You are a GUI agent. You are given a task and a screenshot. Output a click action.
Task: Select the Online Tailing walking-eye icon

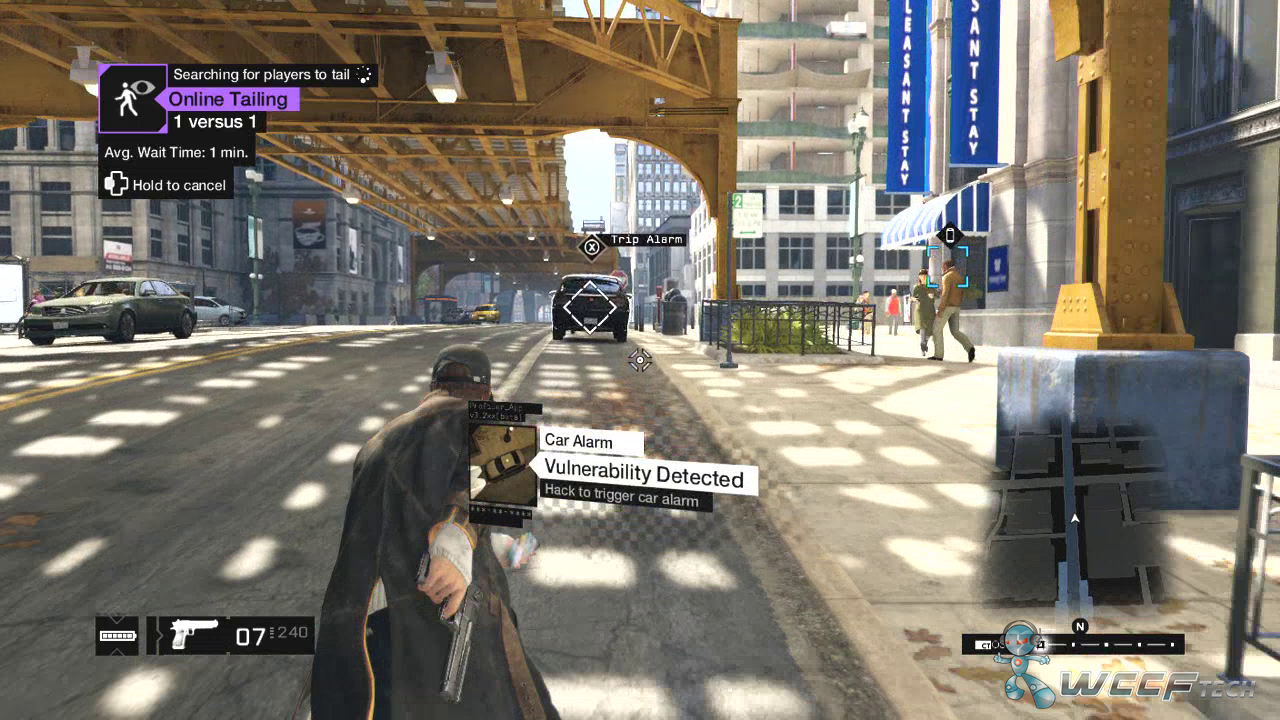coord(133,98)
